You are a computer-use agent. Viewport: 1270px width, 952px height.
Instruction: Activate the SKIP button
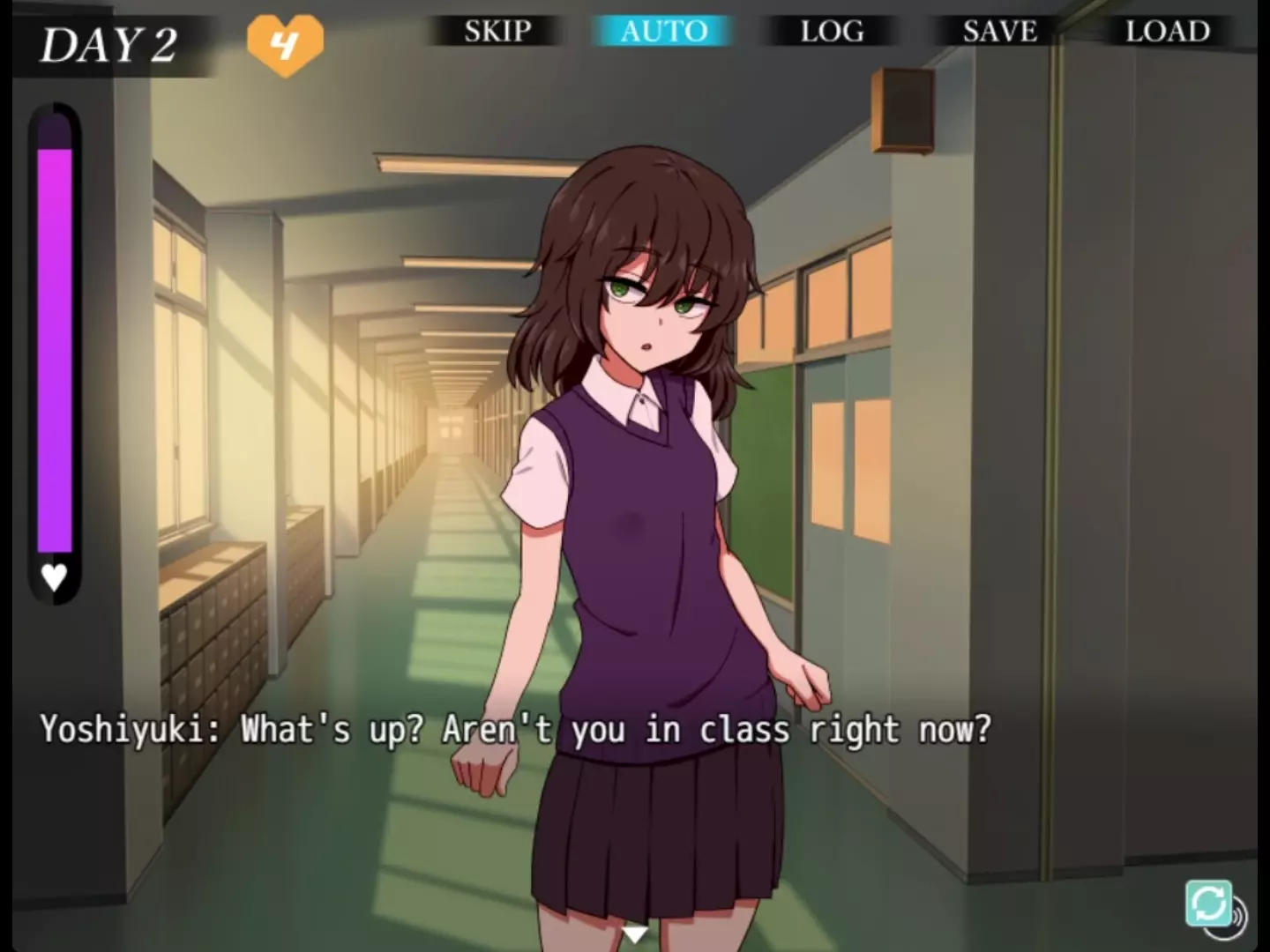coord(497,32)
